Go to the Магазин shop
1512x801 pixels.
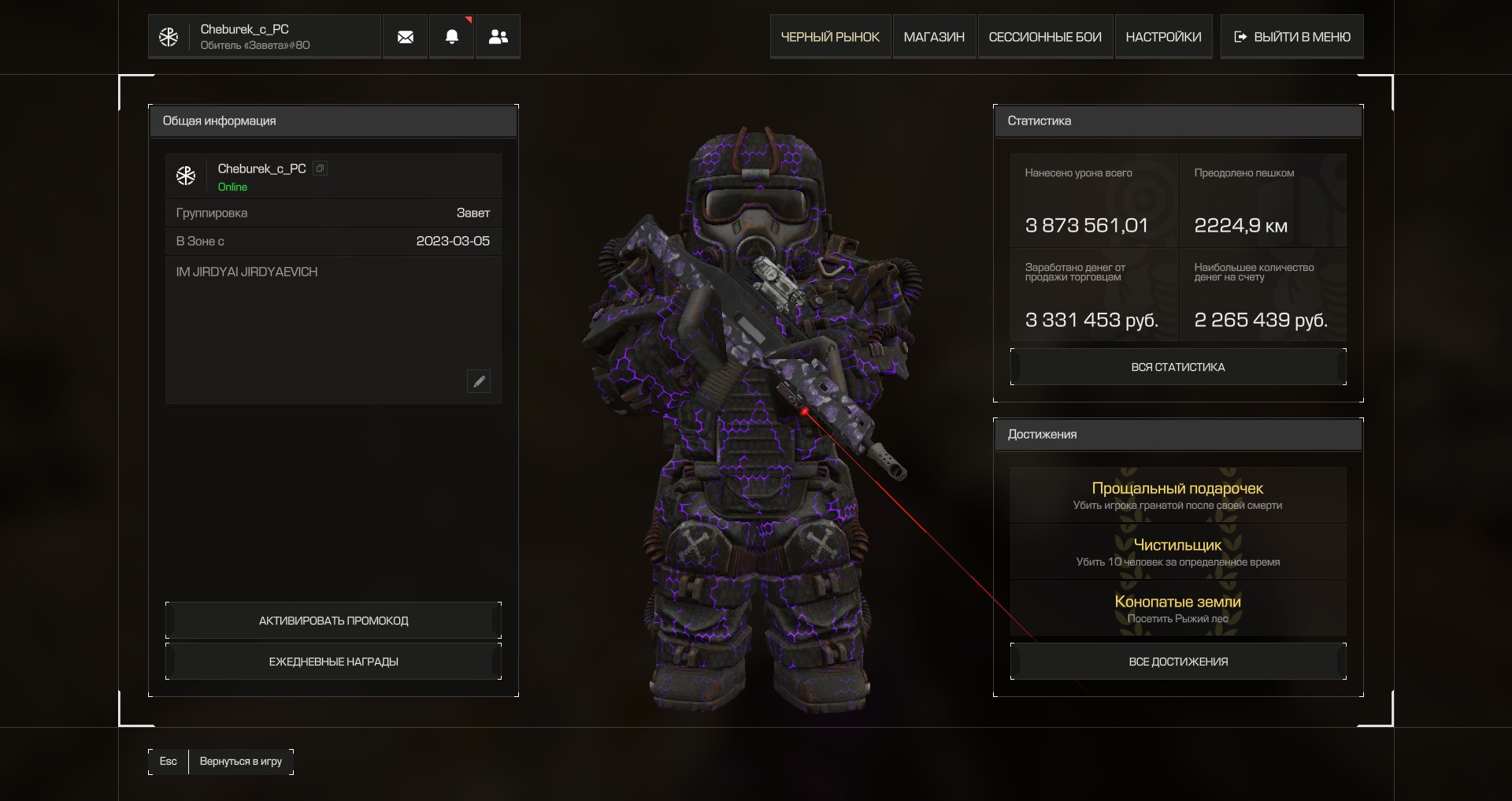click(x=934, y=37)
